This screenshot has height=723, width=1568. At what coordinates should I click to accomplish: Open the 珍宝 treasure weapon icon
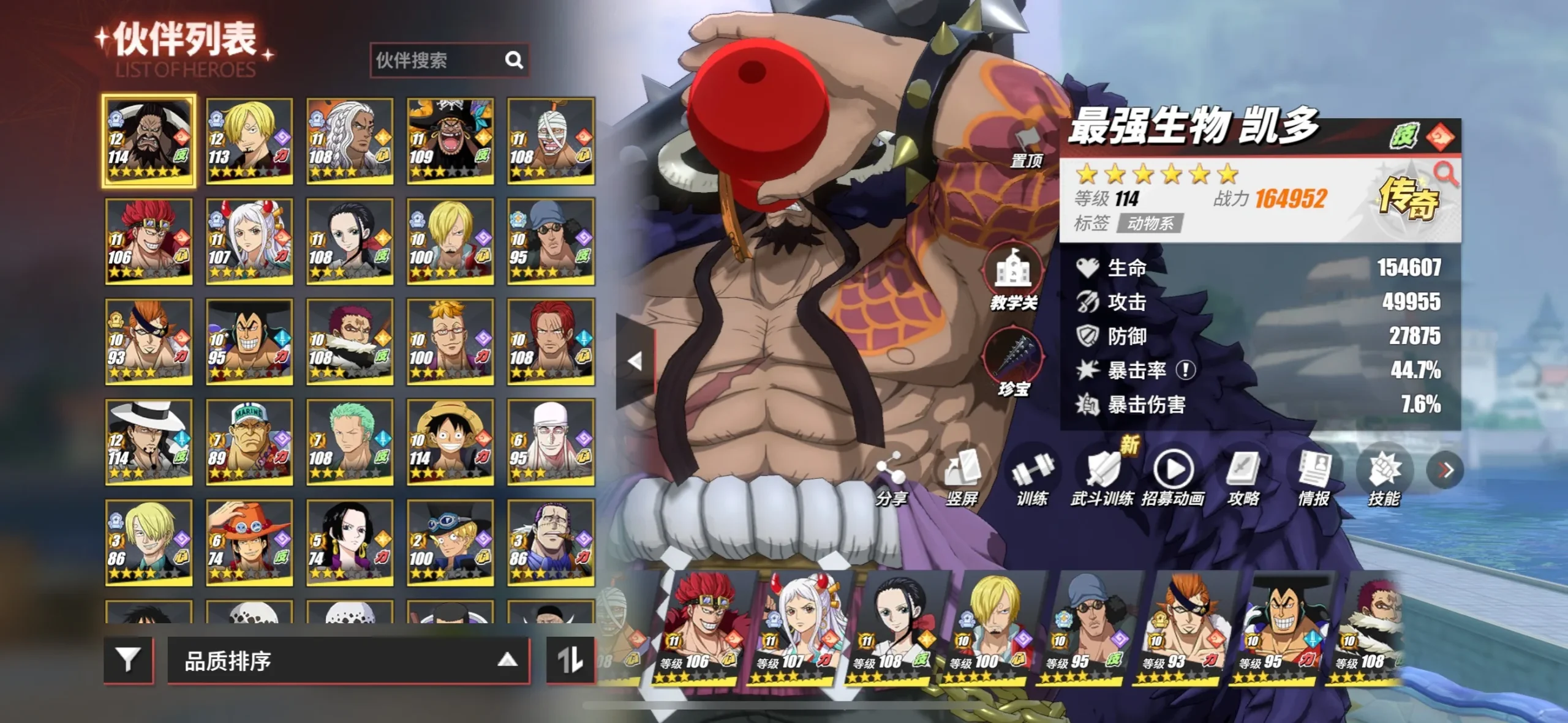point(1014,362)
